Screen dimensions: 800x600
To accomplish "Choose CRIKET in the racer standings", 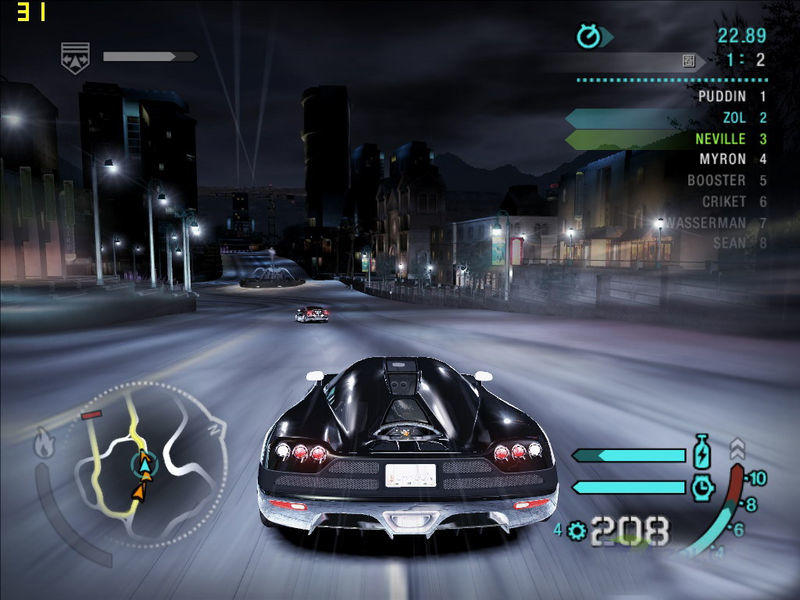I will click(x=724, y=202).
